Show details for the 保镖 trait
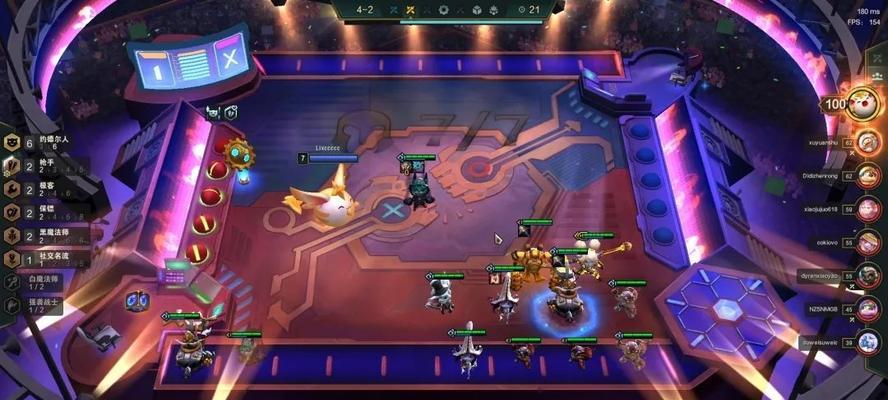 [x=40, y=212]
